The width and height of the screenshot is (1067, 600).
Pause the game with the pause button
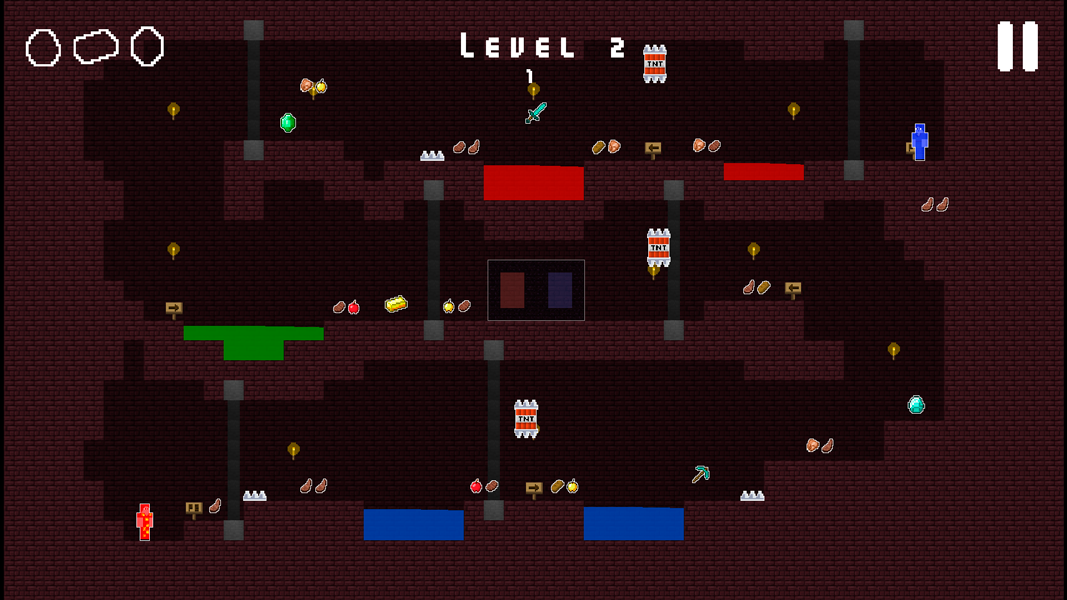(1017, 47)
